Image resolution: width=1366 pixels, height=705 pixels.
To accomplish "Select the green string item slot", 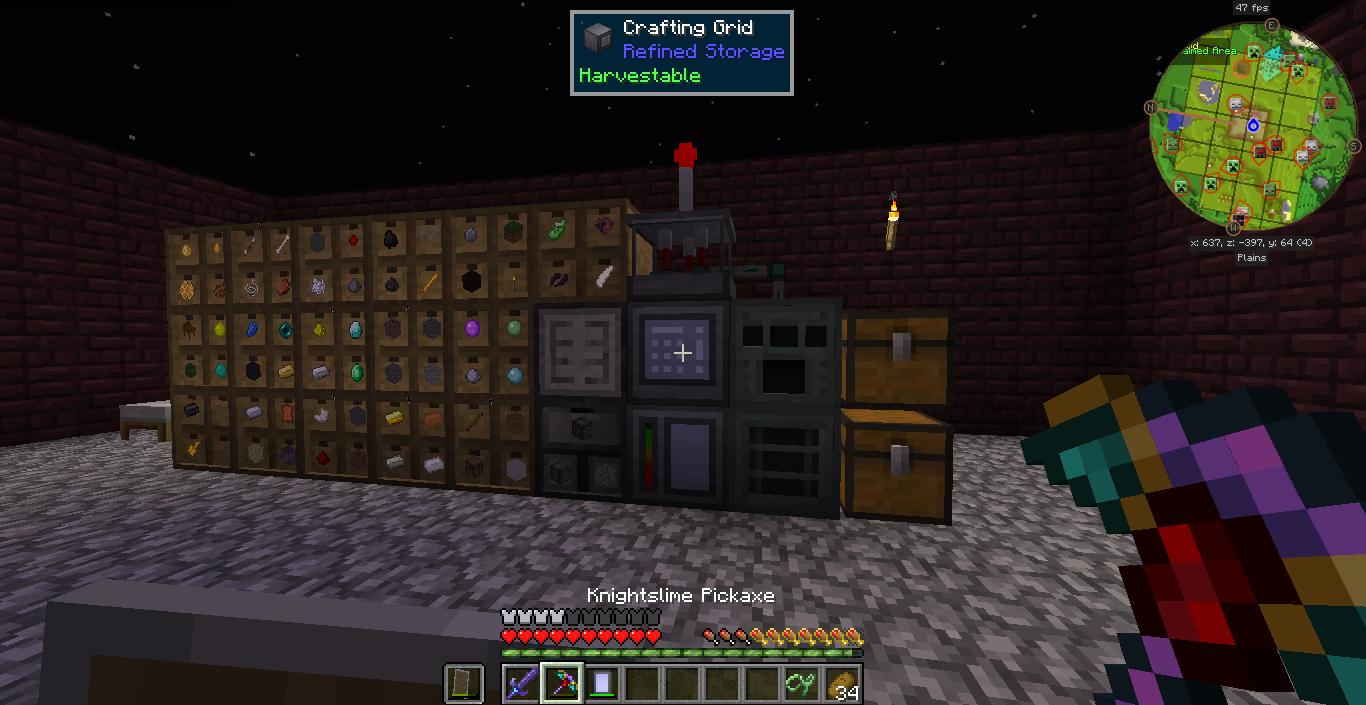I will point(802,684).
